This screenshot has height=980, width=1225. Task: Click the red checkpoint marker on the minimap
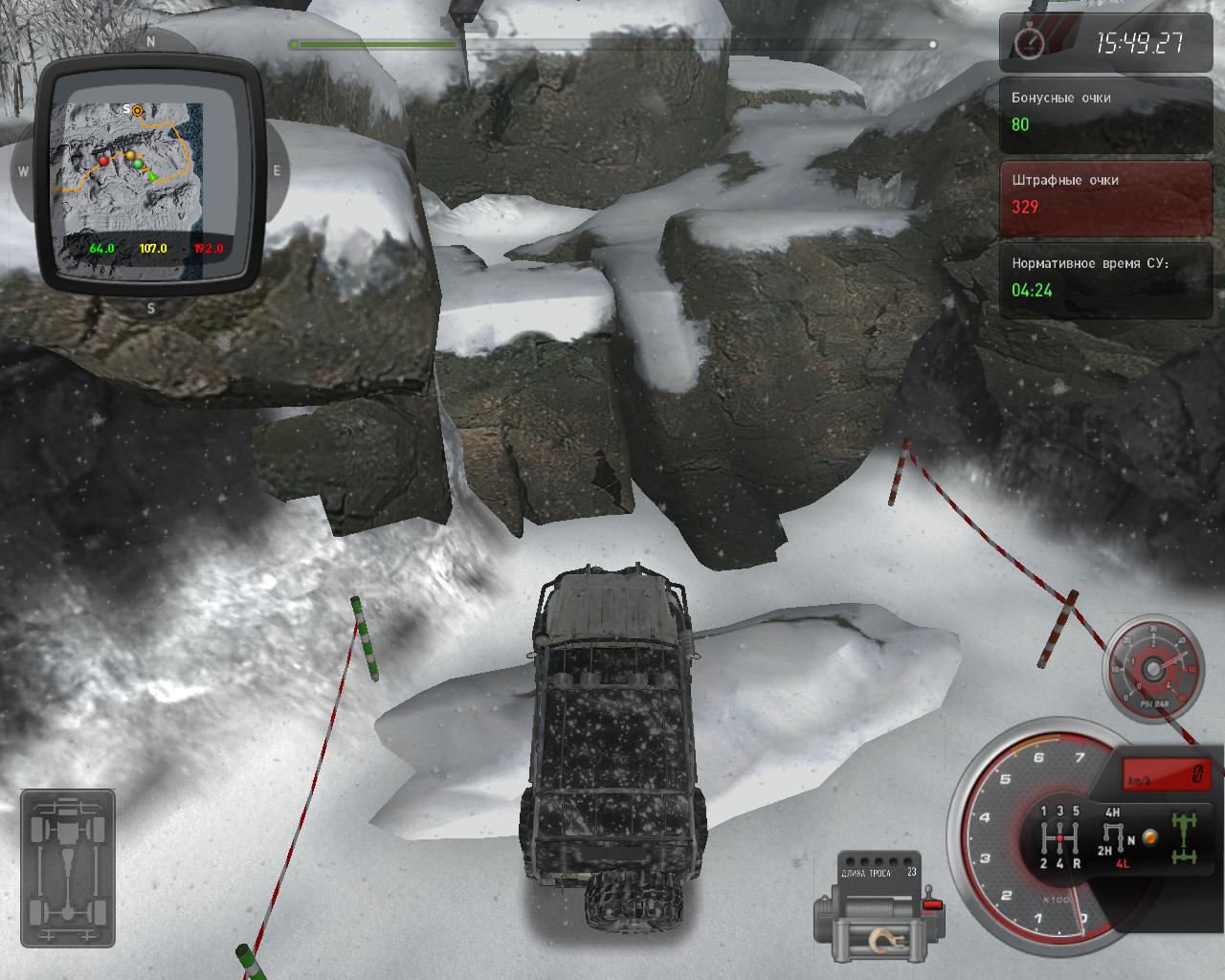tap(105, 163)
